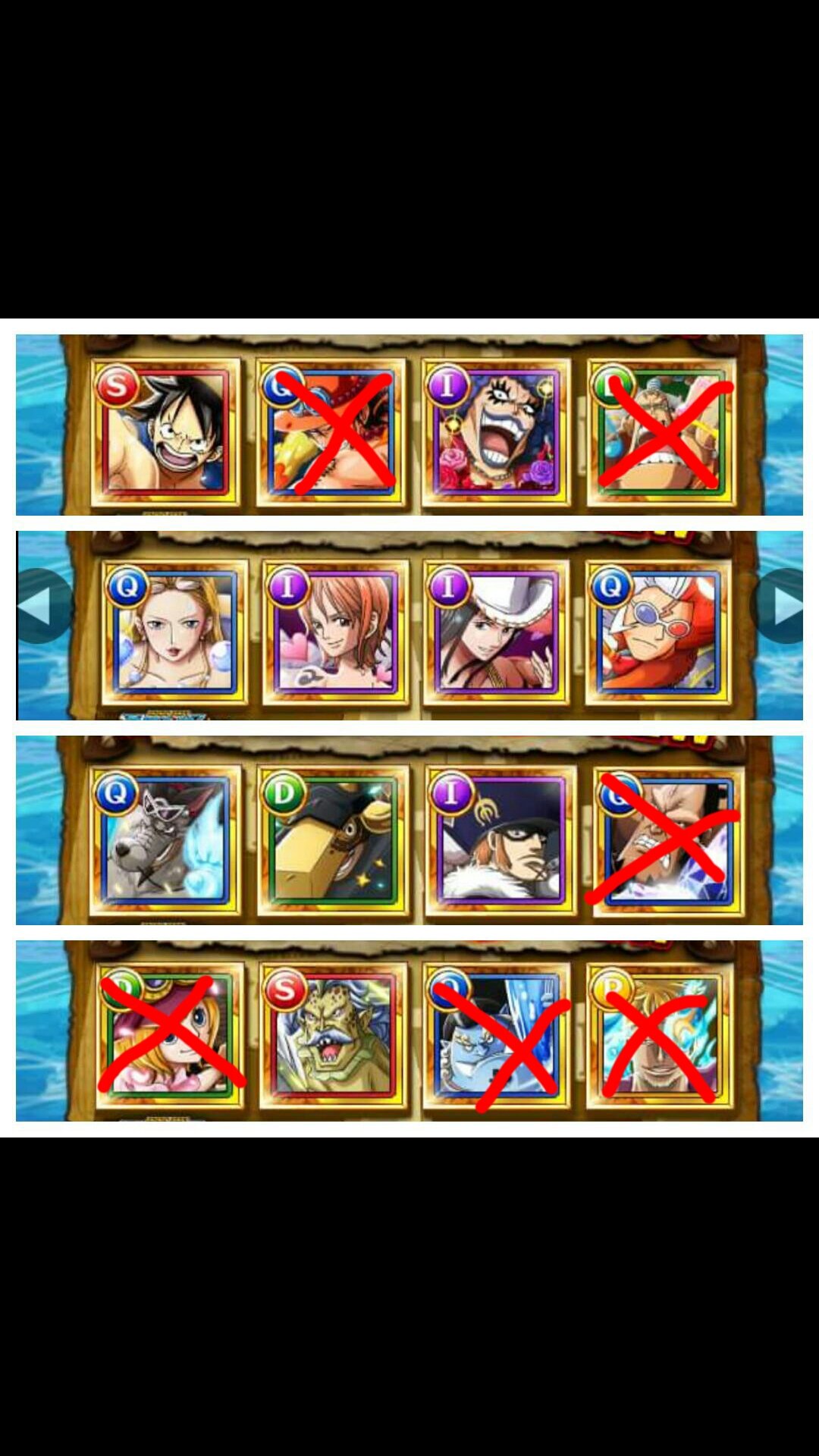Pick the laughing Blackbeard portrait with roses
Image resolution: width=819 pixels, height=1456 pixels.
click(x=496, y=432)
